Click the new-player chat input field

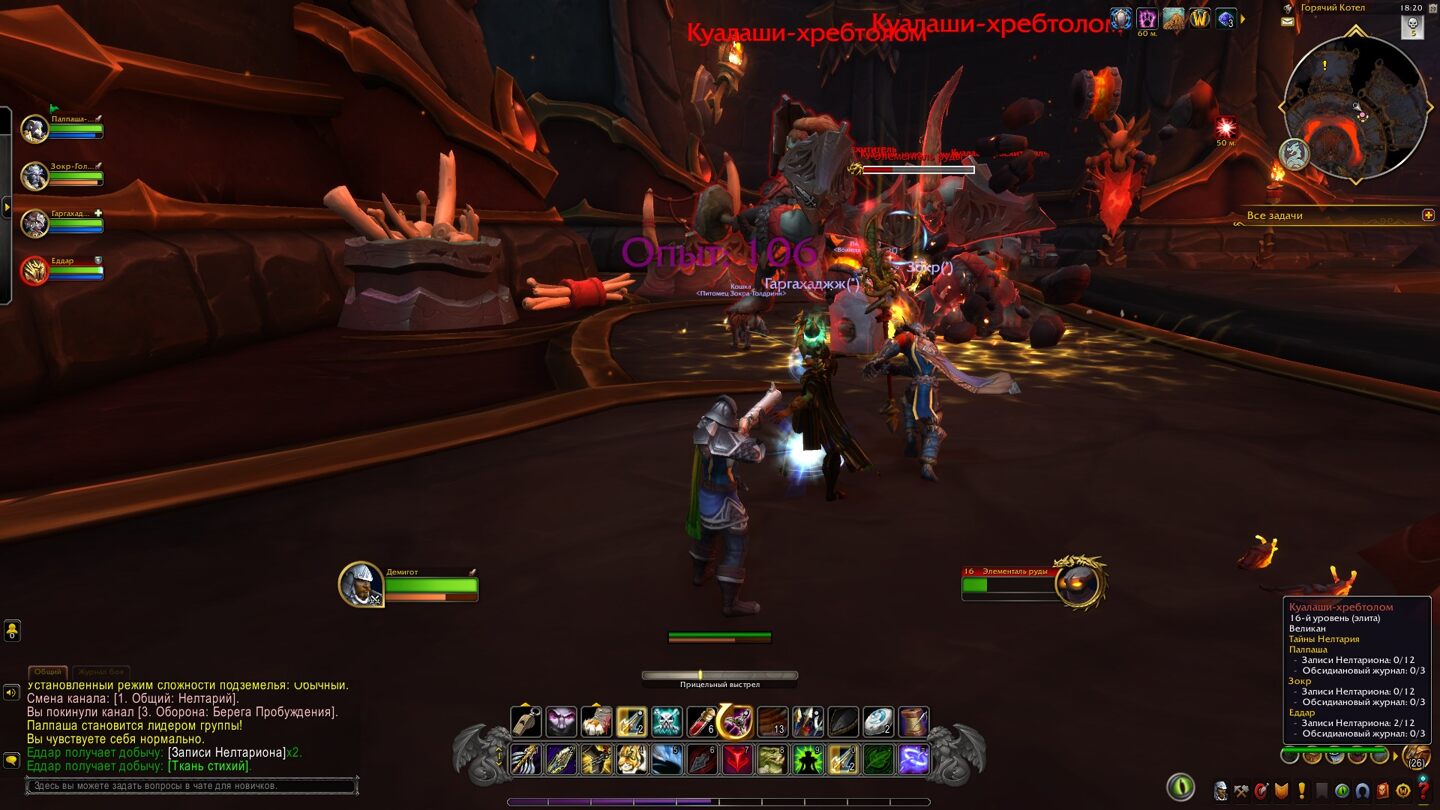[x=190, y=786]
